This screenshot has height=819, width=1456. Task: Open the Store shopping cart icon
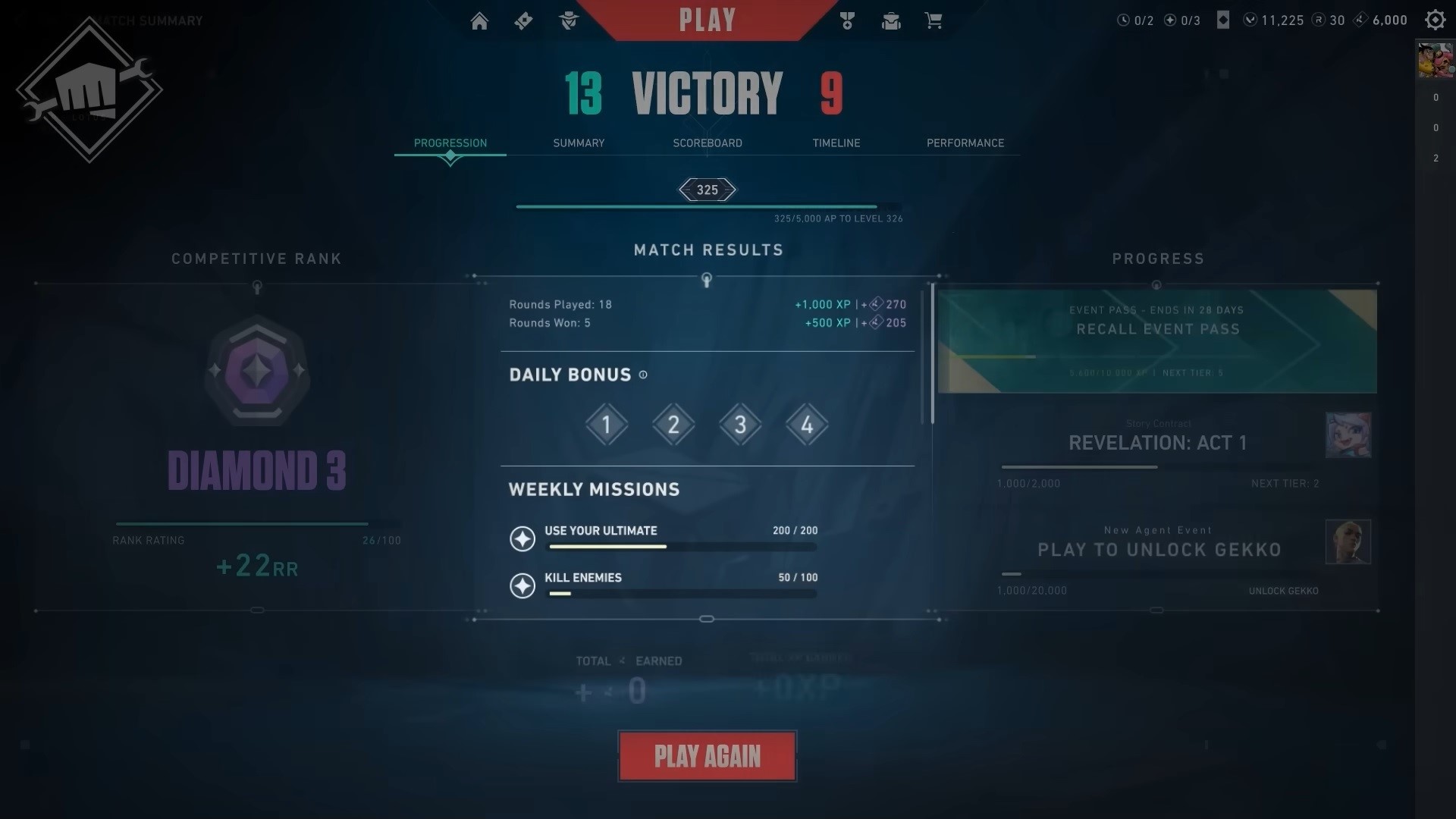[x=934, y=20]
